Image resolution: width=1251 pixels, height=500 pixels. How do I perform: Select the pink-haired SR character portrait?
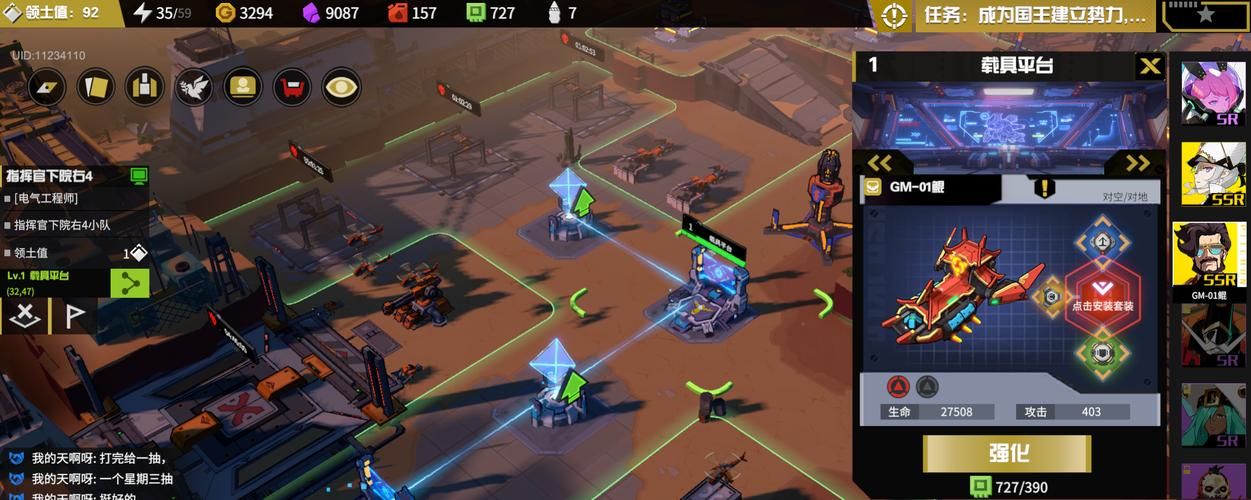pyautogui.click(x=1213, y=94)
